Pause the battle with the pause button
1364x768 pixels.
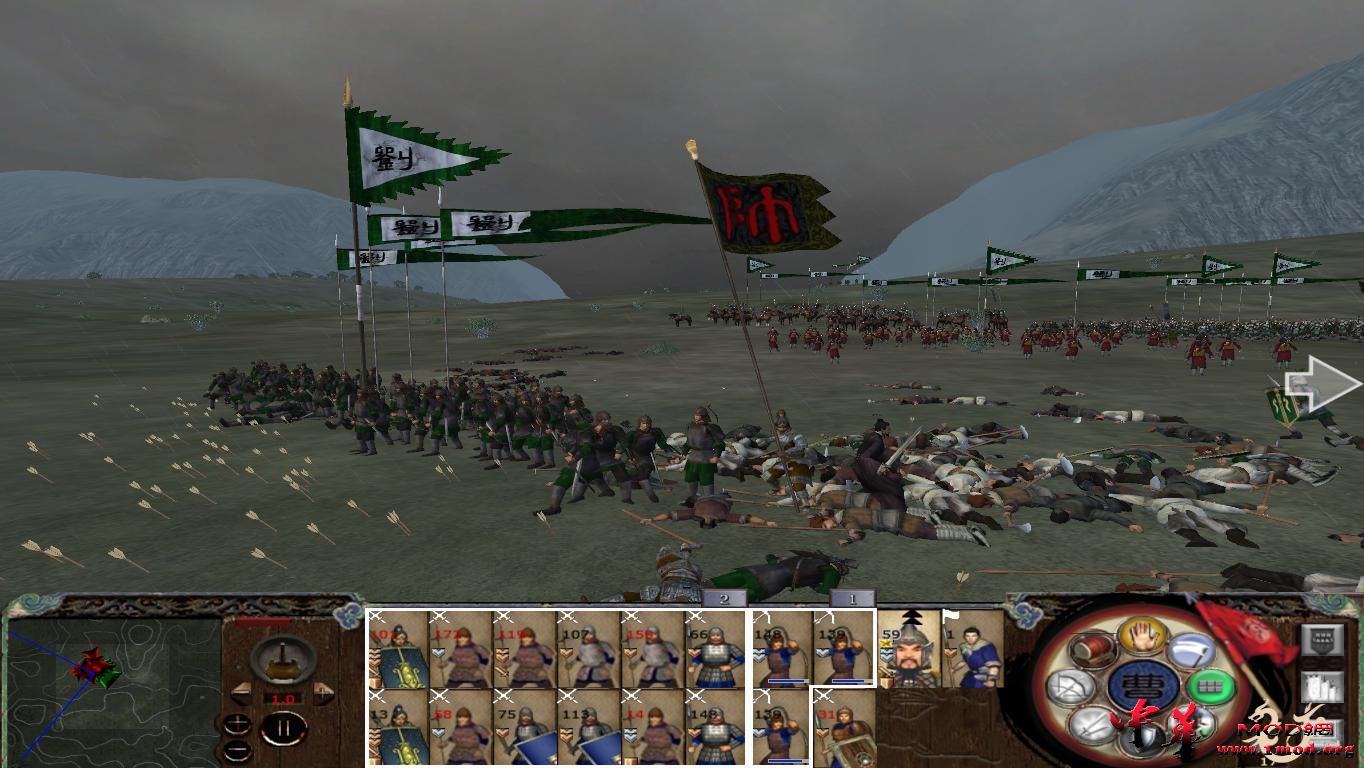[284, 727]
